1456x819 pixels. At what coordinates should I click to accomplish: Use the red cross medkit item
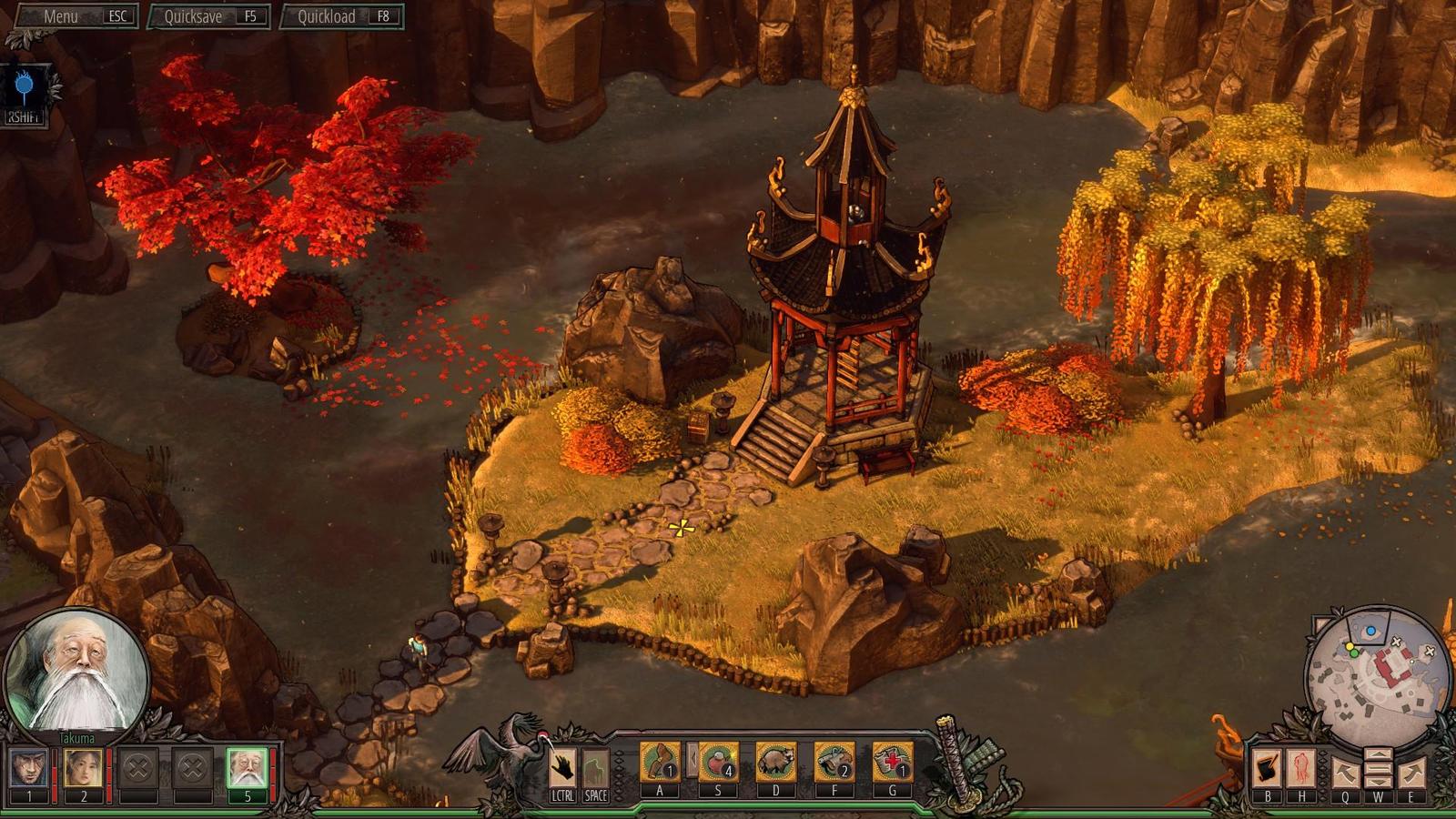[892, 762]
